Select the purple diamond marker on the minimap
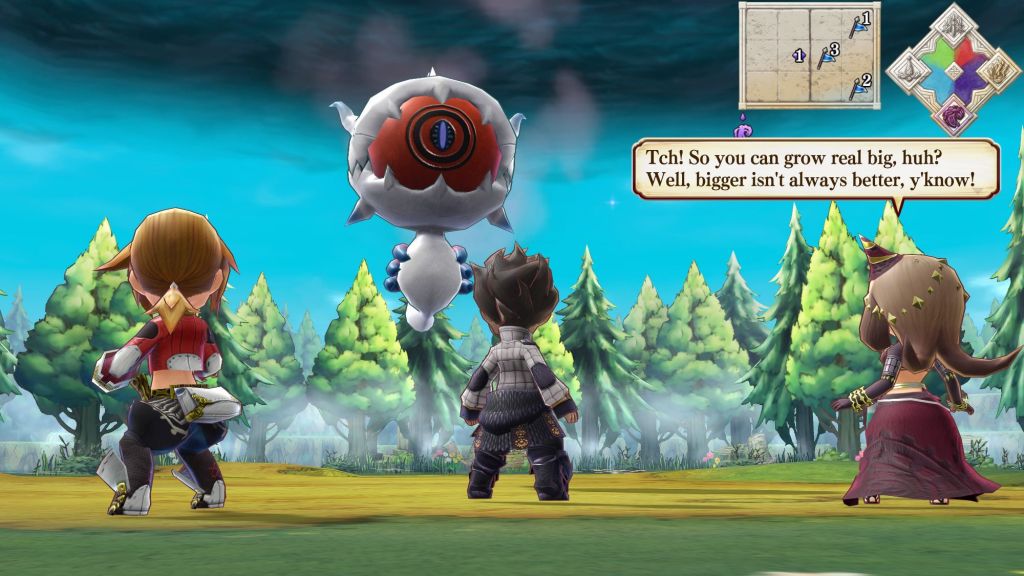The height and width of the screenshot is (576, 1024). pos(798,56)
